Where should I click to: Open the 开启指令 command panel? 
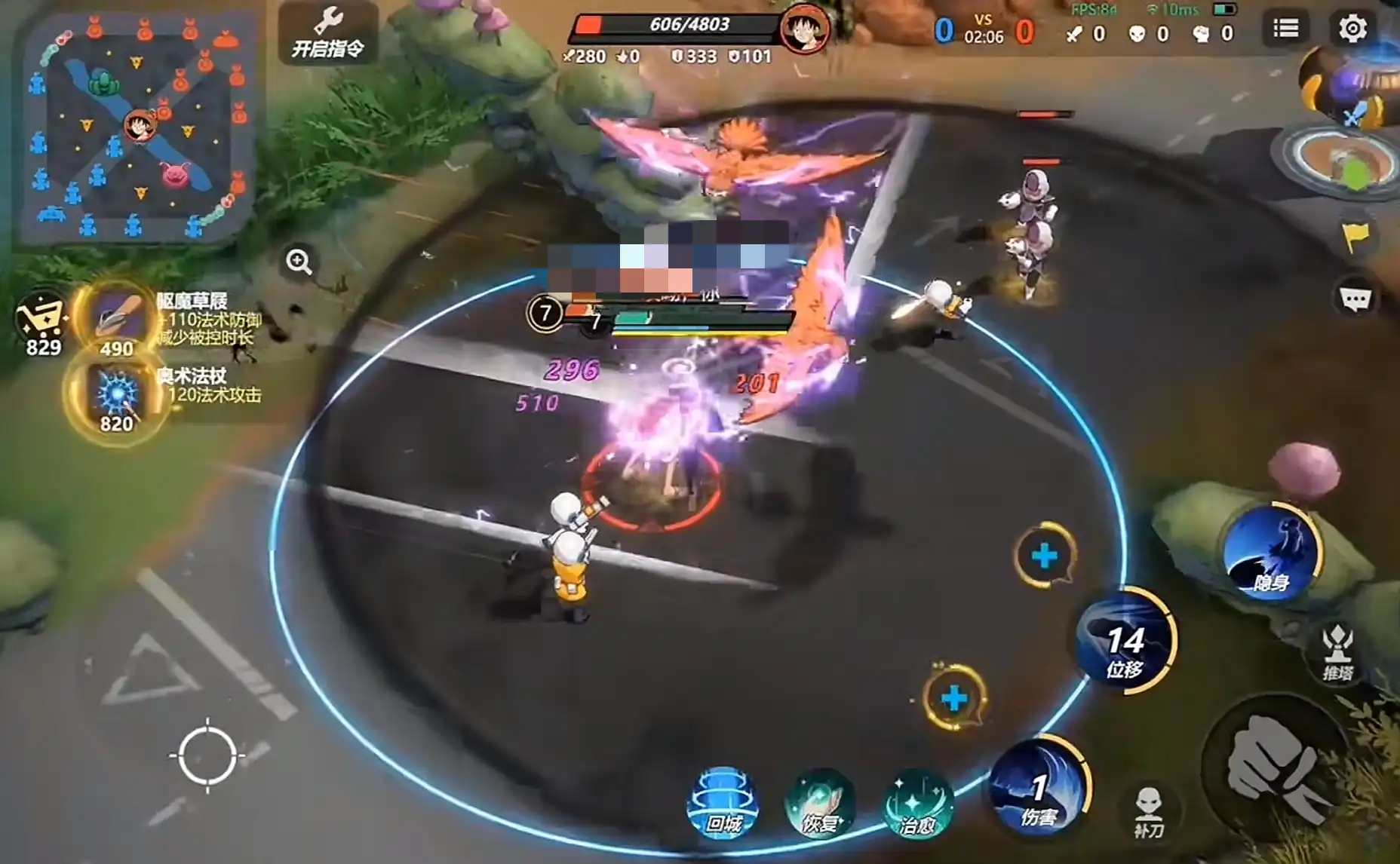click(x=328, y=34)
